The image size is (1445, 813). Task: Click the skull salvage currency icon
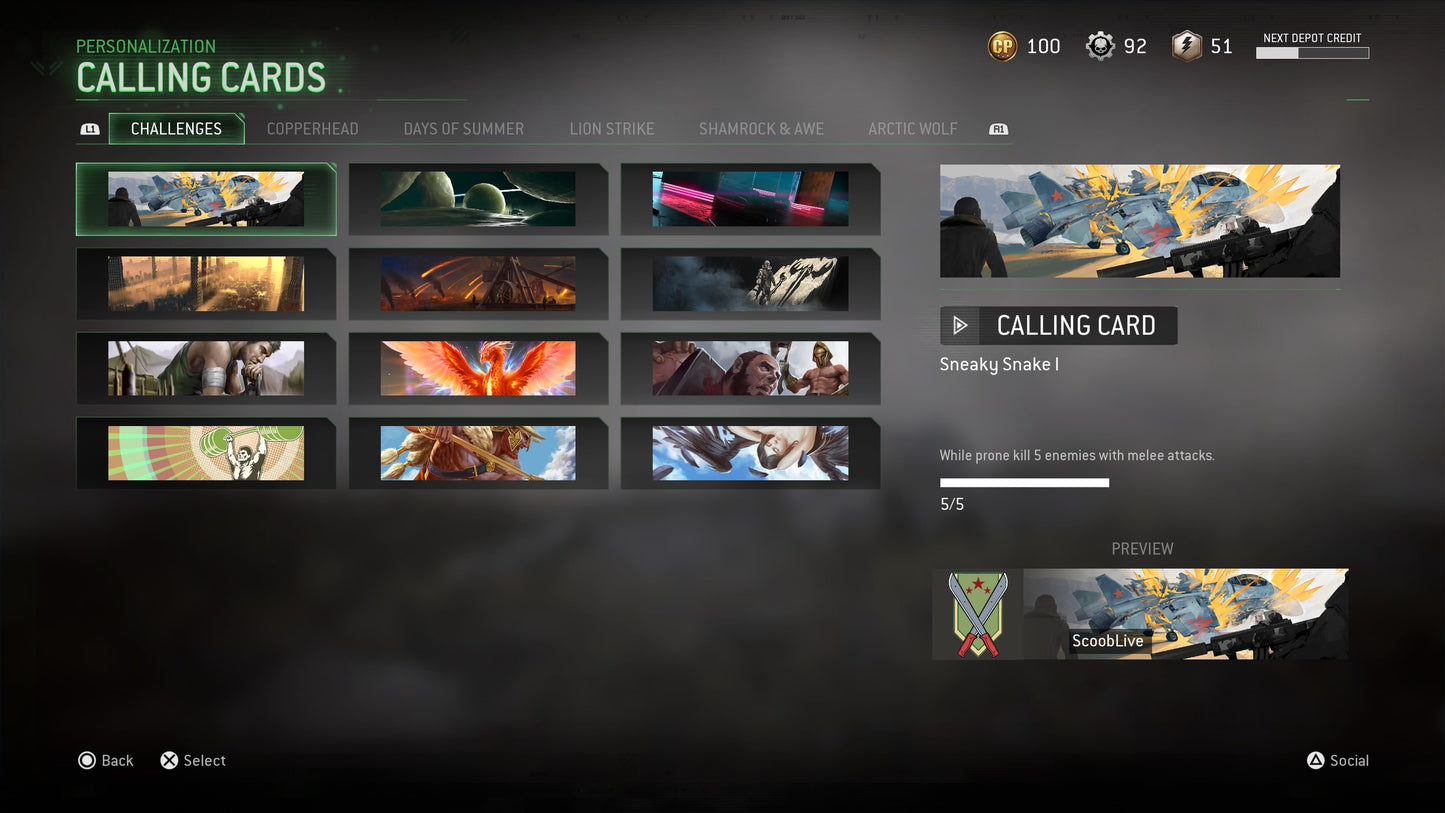1099,46
